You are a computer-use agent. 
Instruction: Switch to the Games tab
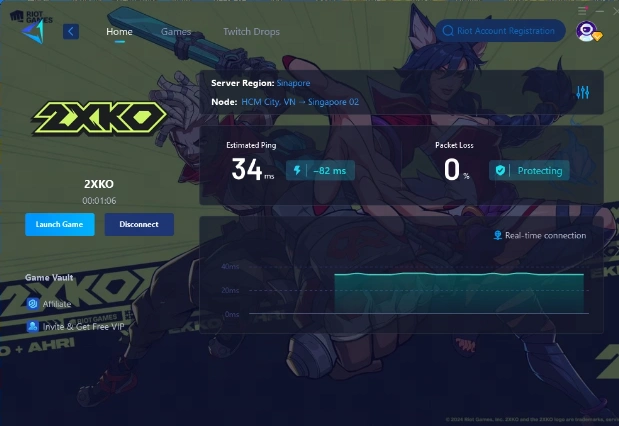tap(176, 32)
